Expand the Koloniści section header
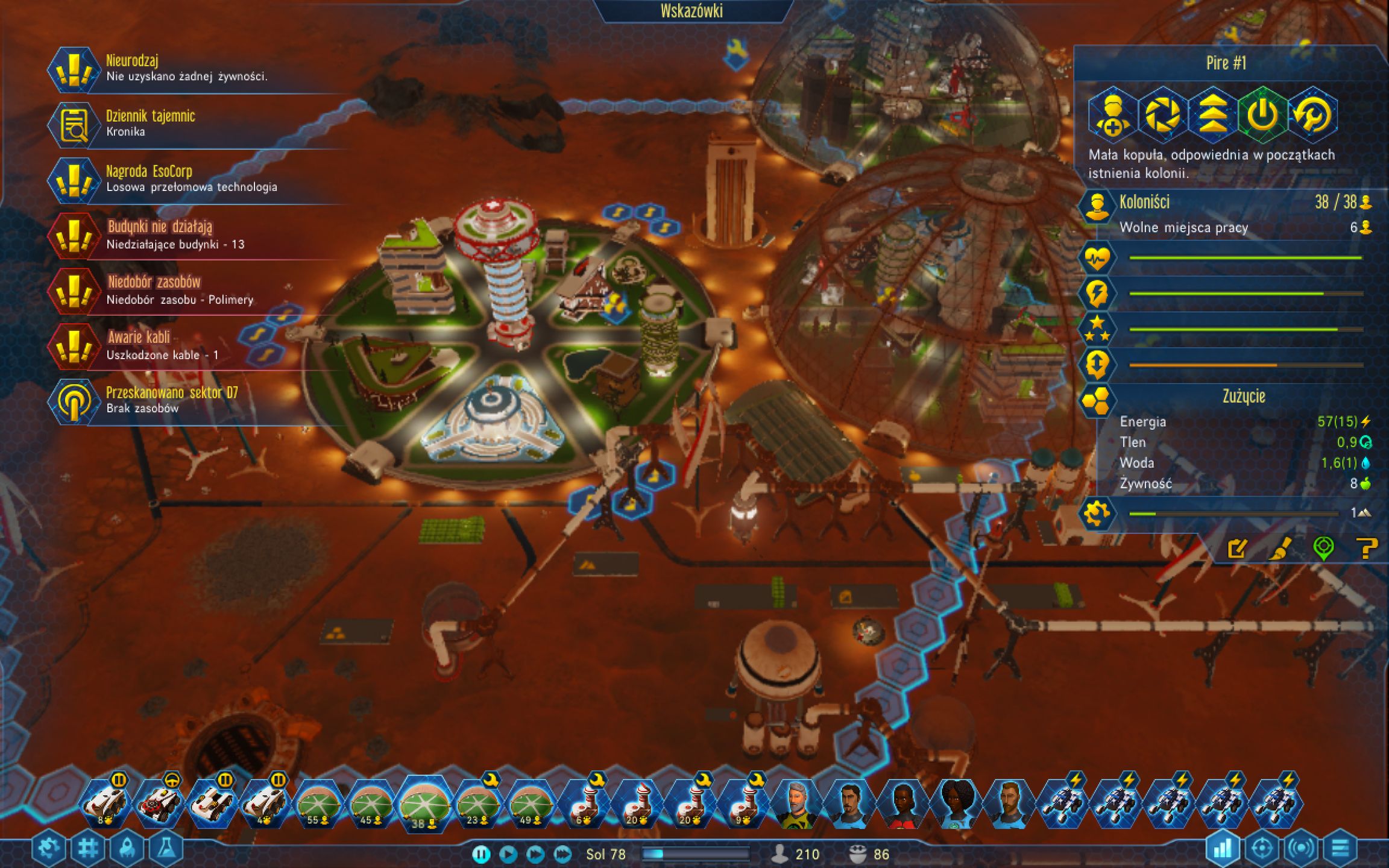The height and width of the screenshot is (868, 1389). coord(1144,203)
